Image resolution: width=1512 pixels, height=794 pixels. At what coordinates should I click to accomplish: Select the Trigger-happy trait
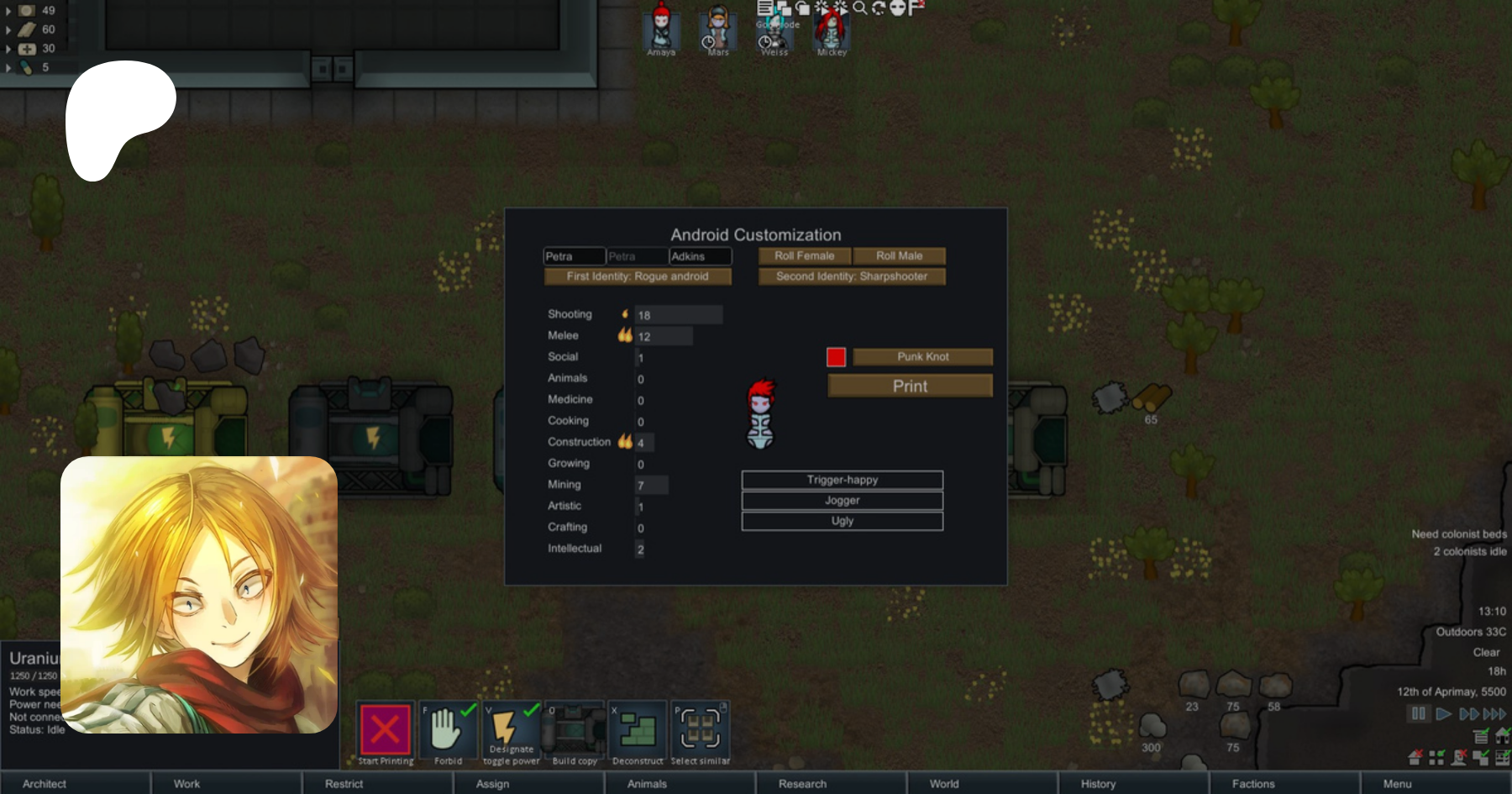pos(842,480)
